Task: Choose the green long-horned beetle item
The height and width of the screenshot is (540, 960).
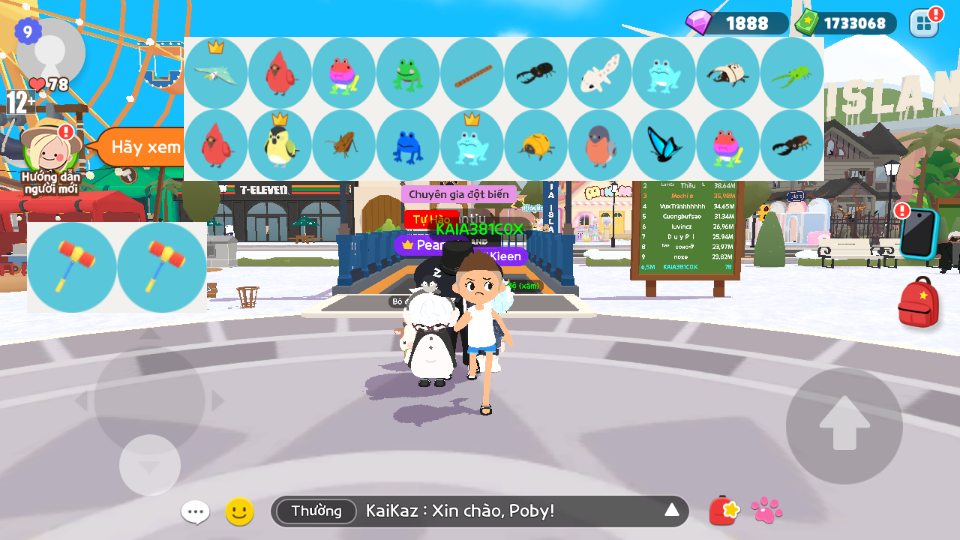Action: (x=792, y=73)
